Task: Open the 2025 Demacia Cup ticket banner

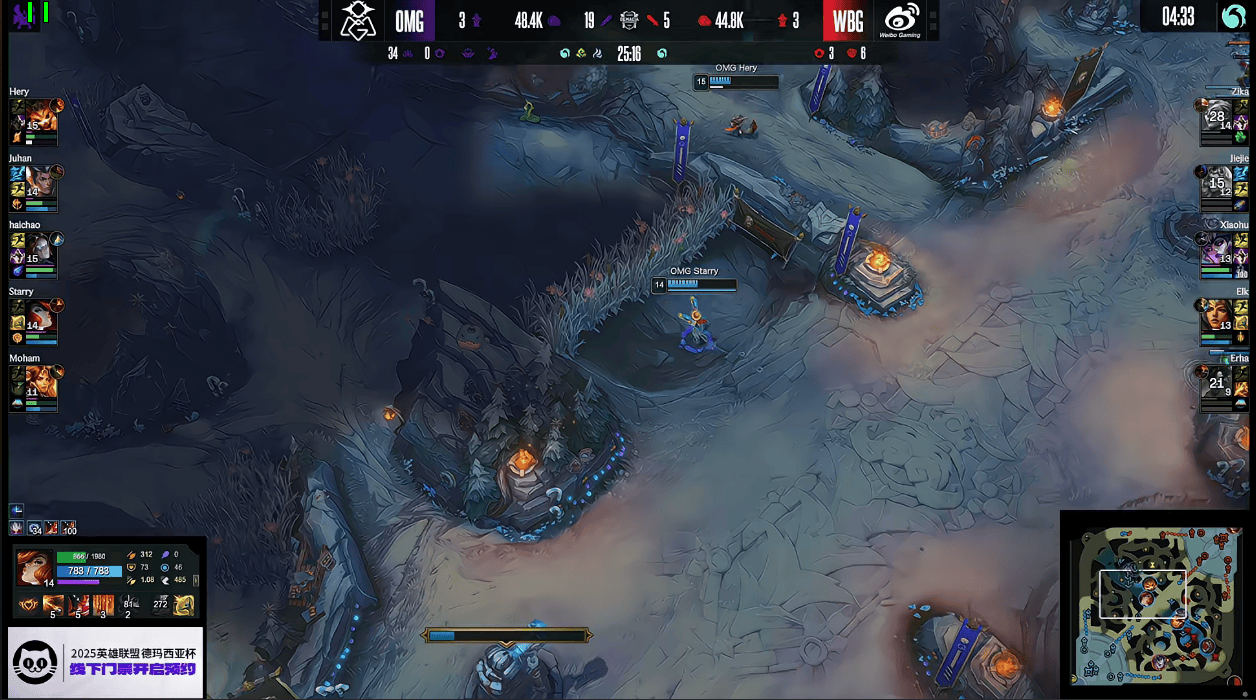Action: (106, 661)
